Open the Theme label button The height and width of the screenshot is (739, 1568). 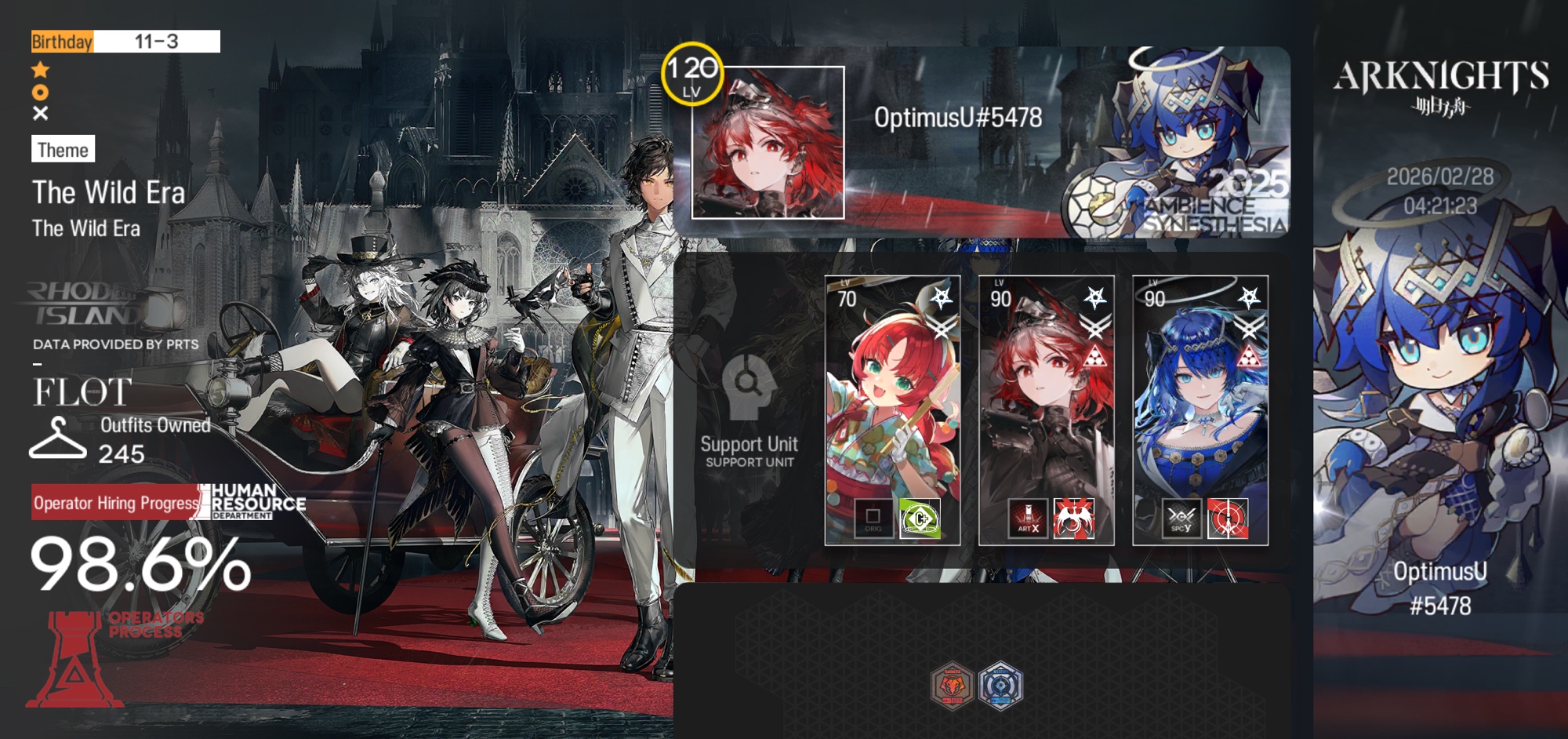point(63,149)
